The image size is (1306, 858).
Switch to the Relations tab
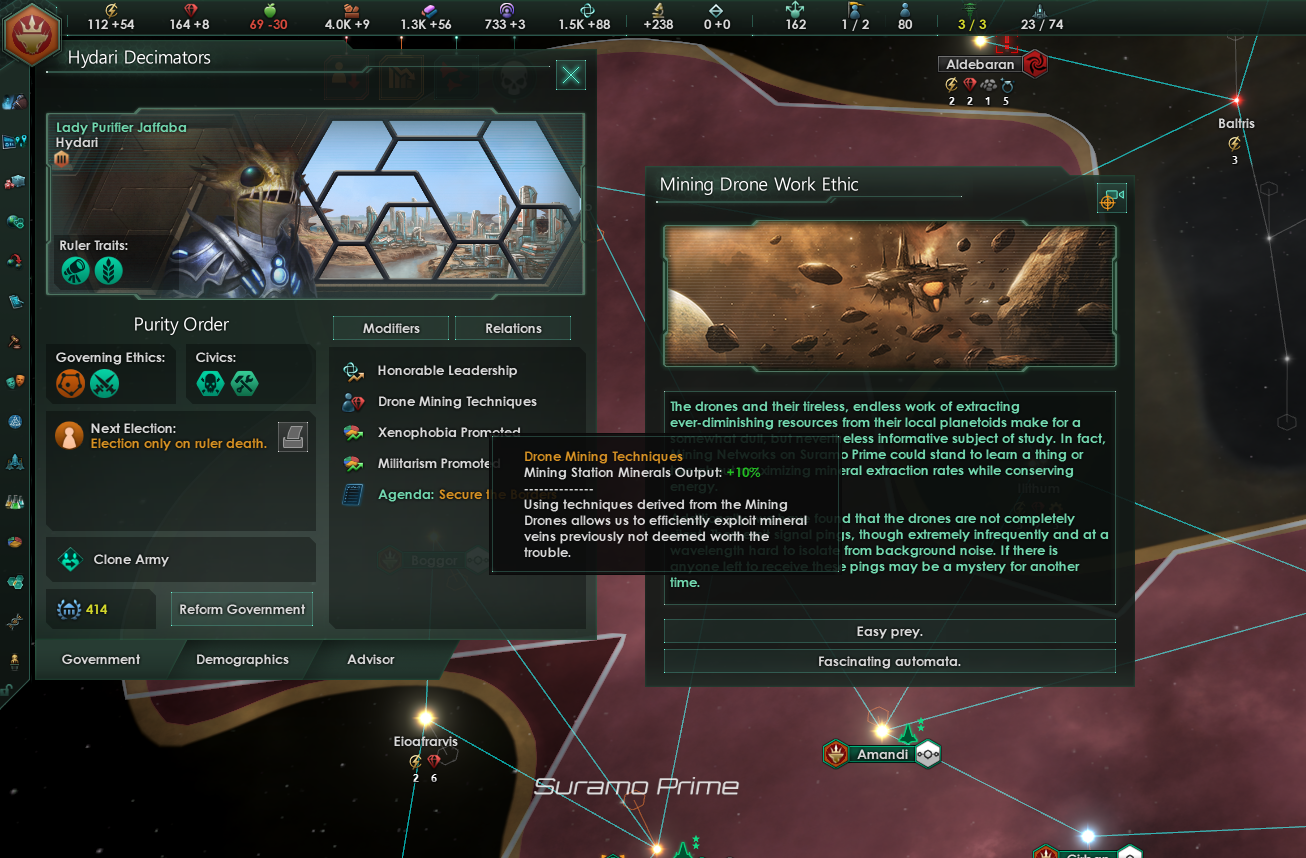coord(513,327)
